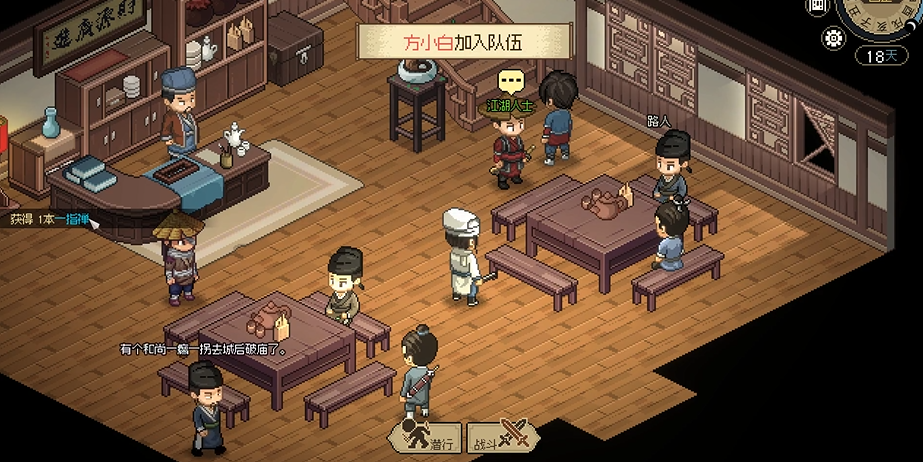This screenshot has width=923, height=462.
Task: Open the panel icon beside the time dial
Action: [818, 7]
